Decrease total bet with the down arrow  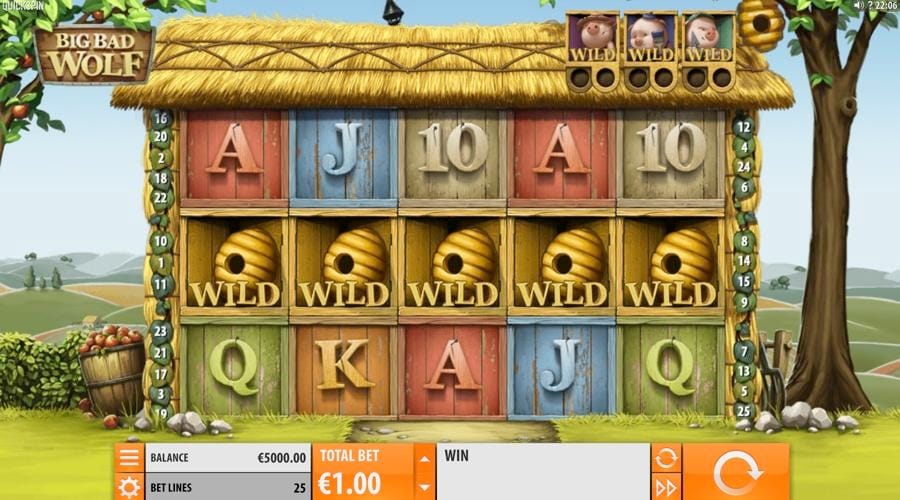[424, 487]
